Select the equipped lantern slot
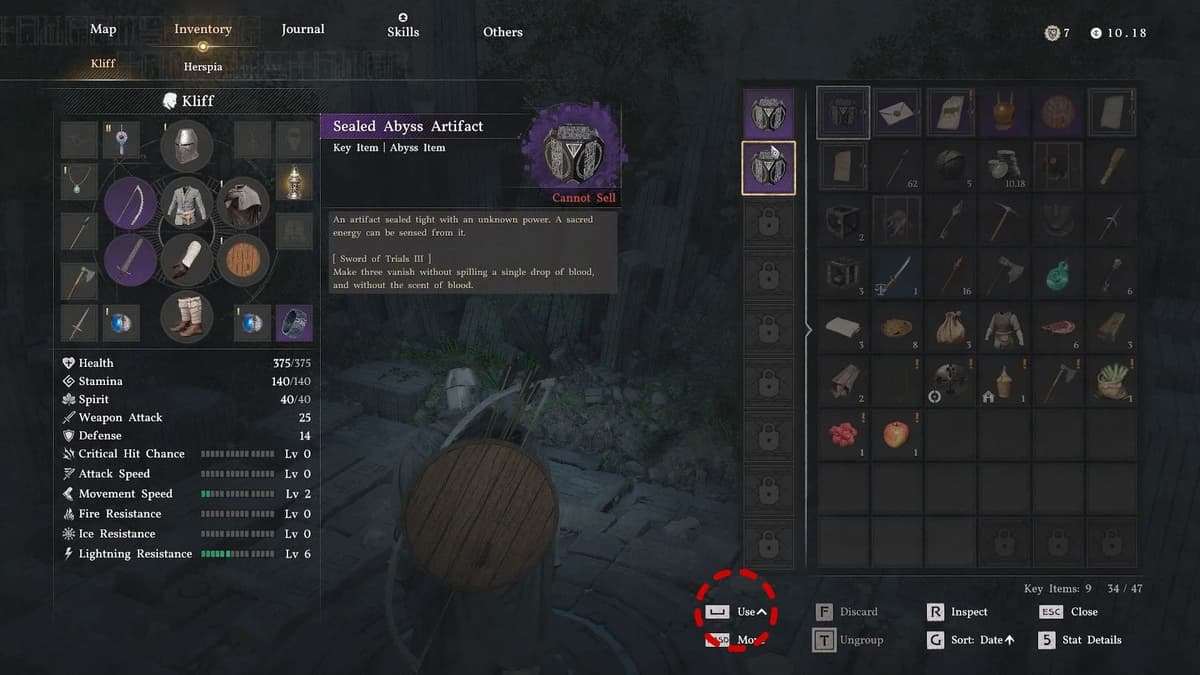 pyautogui.click(x=293, y=183)
